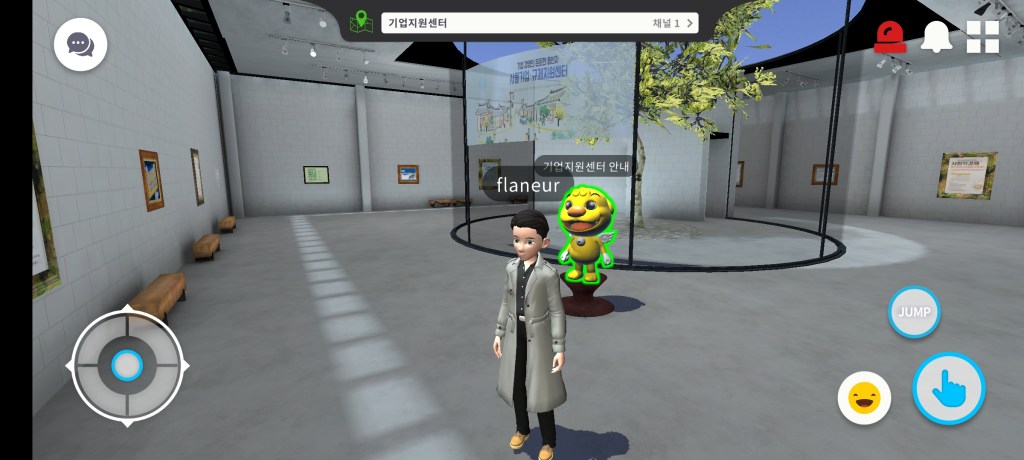Open the 기업지원센터 location selector bar

point(538,23)
